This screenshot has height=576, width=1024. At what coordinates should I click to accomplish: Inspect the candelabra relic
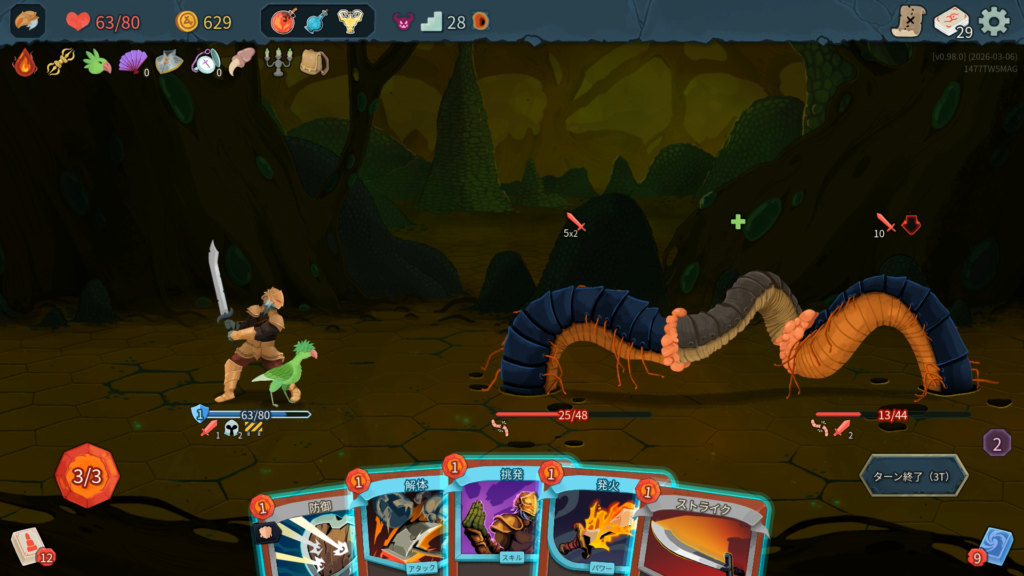[276, 63]
